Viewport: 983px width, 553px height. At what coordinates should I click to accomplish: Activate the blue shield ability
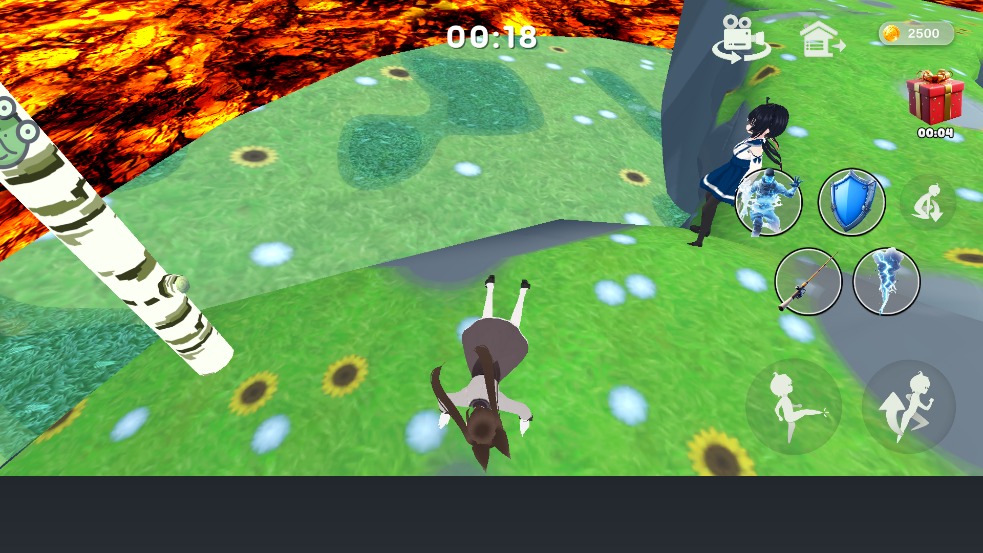(x=852, y=202)
